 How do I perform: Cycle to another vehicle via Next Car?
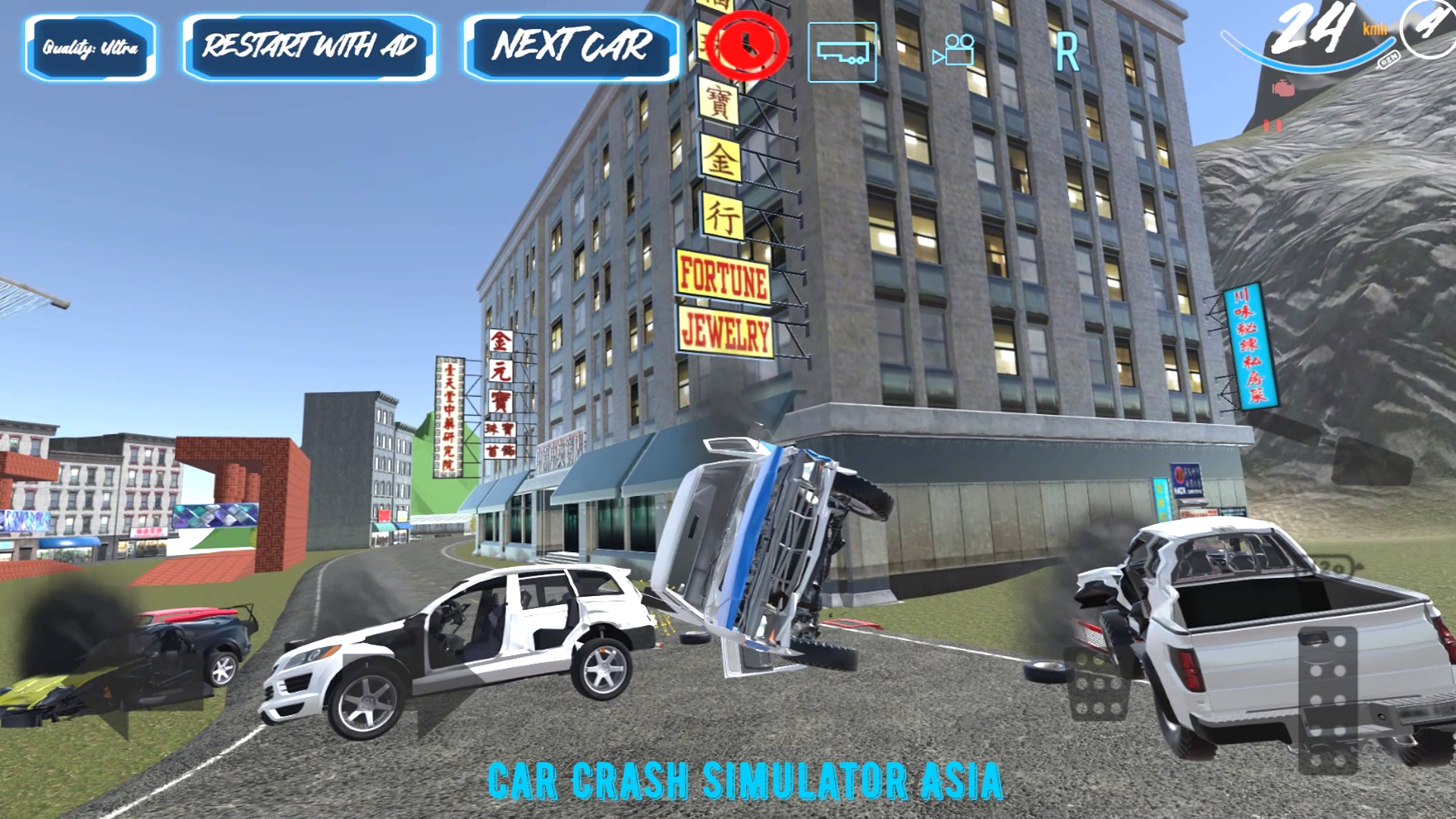(572, 47)
